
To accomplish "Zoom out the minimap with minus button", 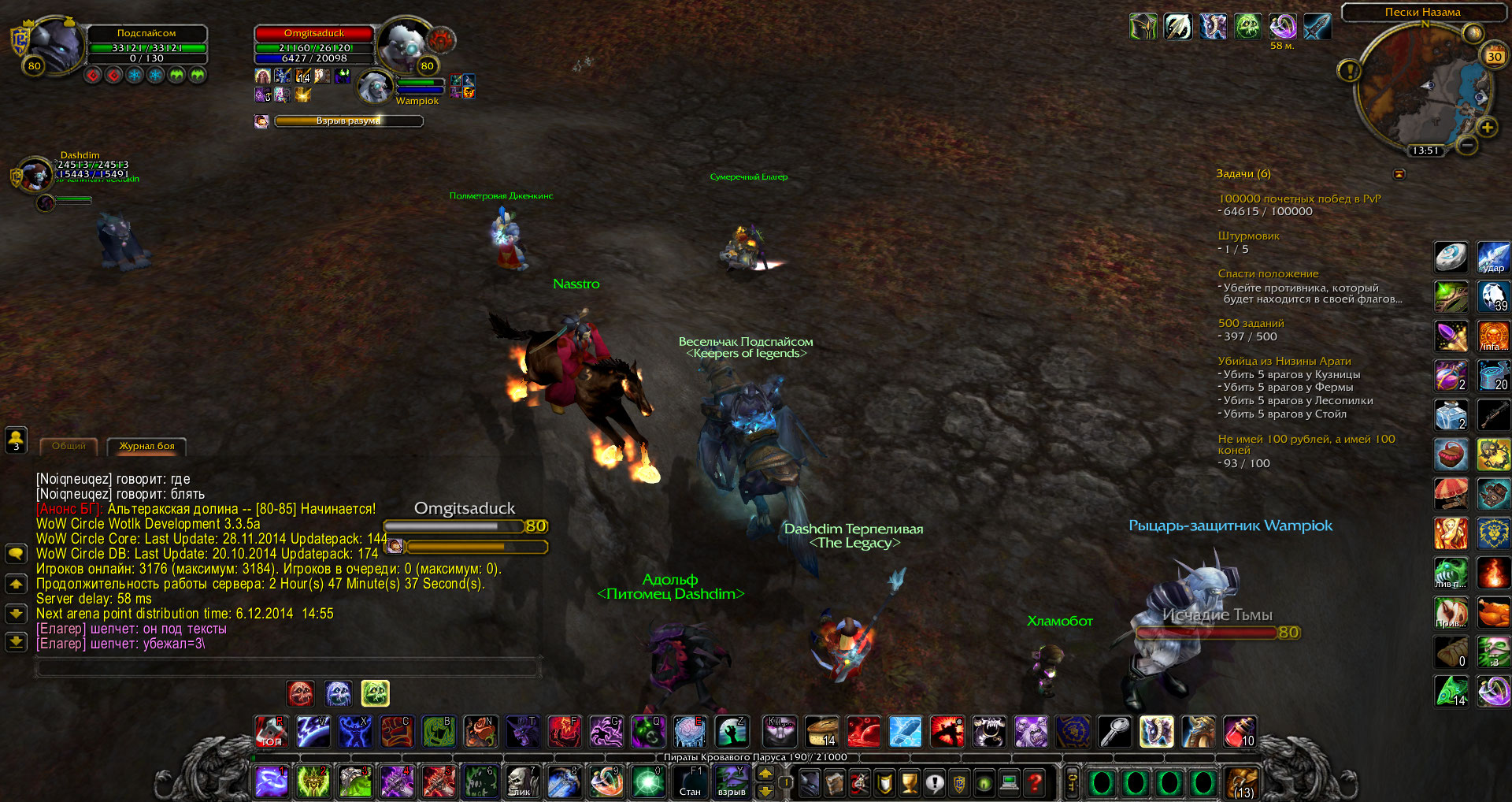I will (1466, 145).
